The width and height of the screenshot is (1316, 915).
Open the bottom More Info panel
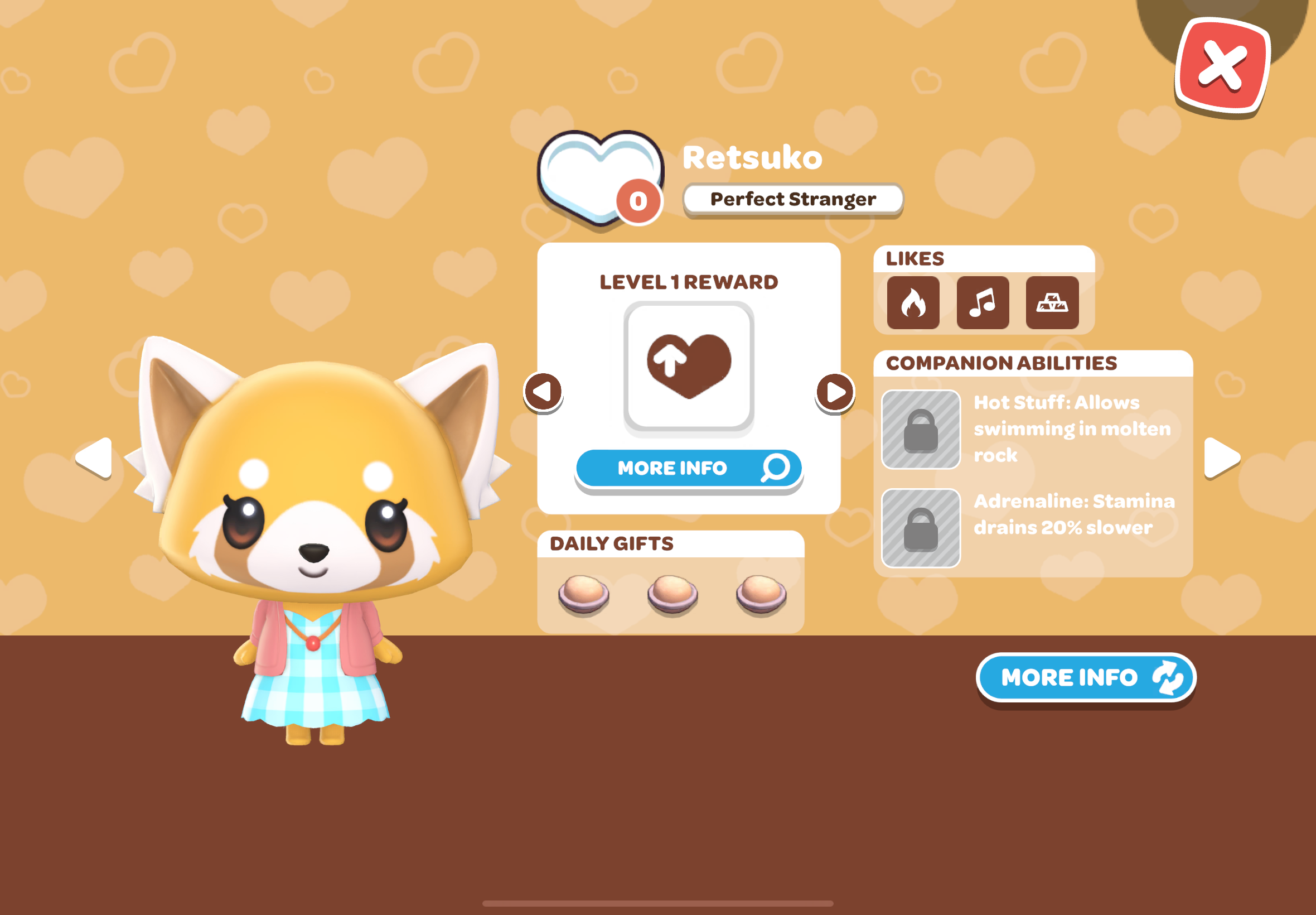click(1085, 677)
